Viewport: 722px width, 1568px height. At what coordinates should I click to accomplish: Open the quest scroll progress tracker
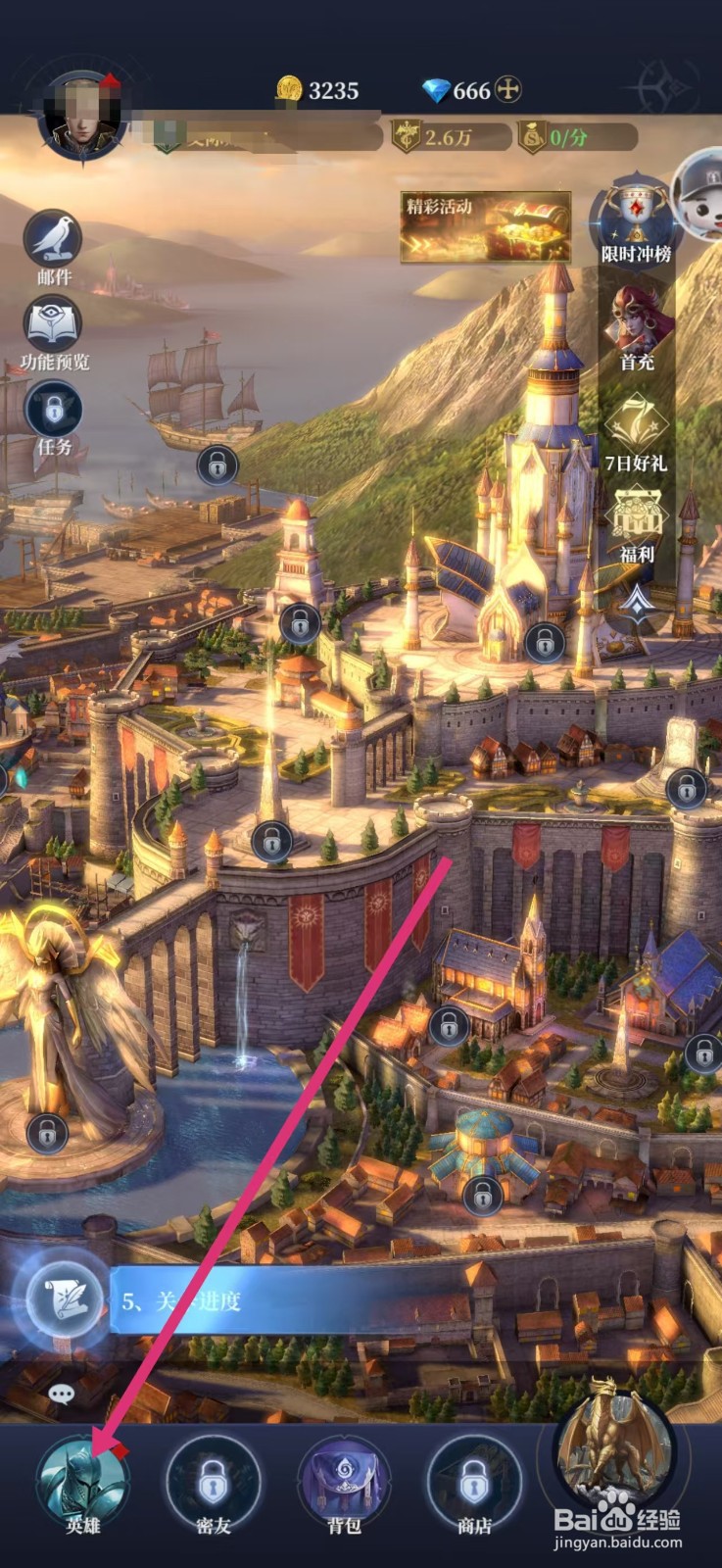tap(66, 1299)
